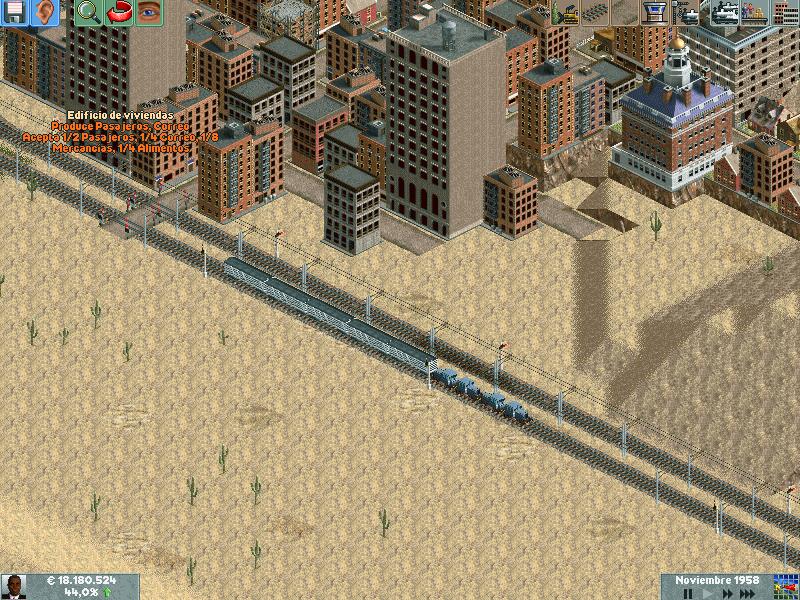Set game speed to extra fast forward

(748, 594)
